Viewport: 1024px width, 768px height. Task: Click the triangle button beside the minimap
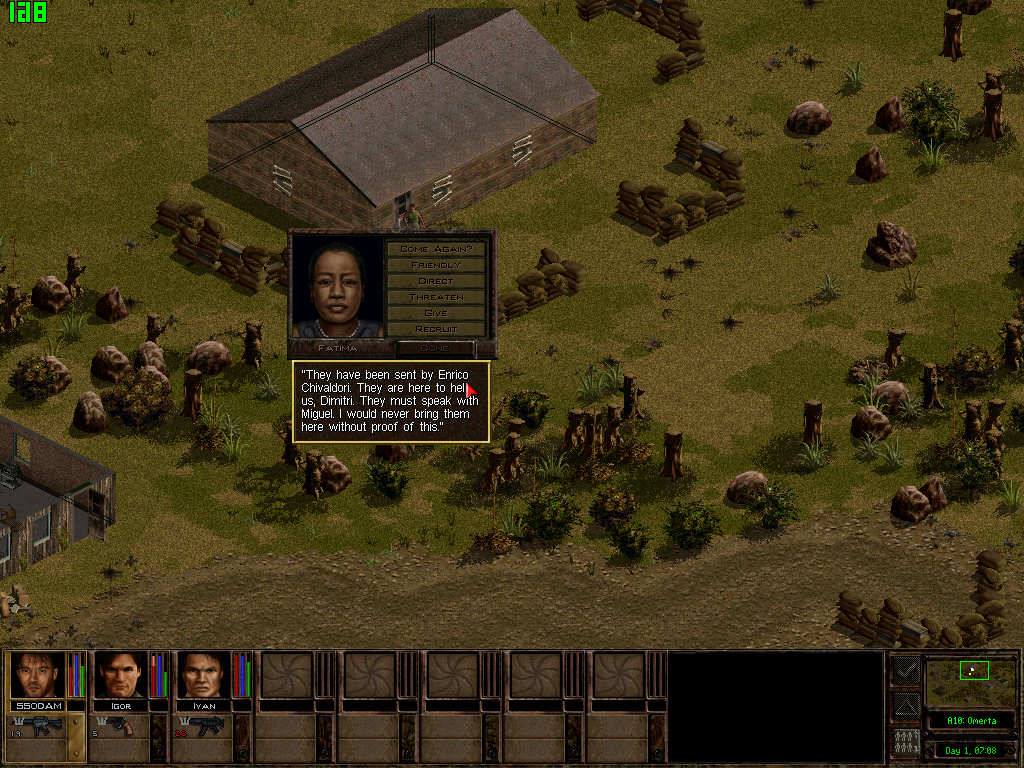pos(906,707)
